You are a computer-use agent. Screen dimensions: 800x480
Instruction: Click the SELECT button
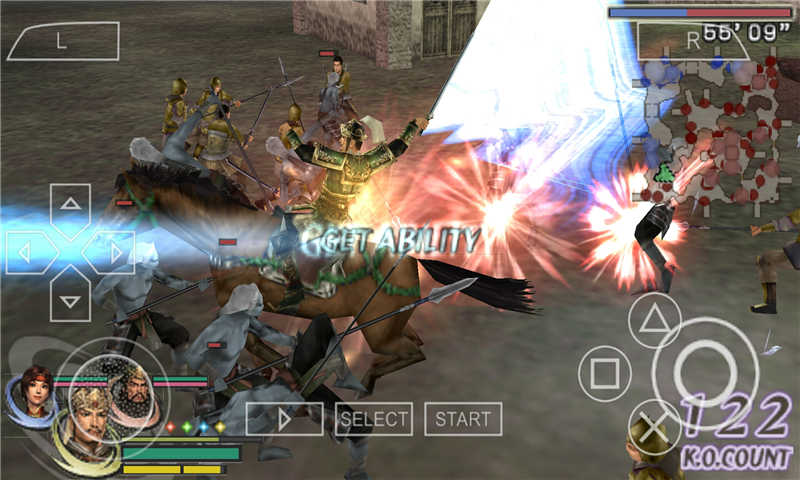[x=374, y=419]
